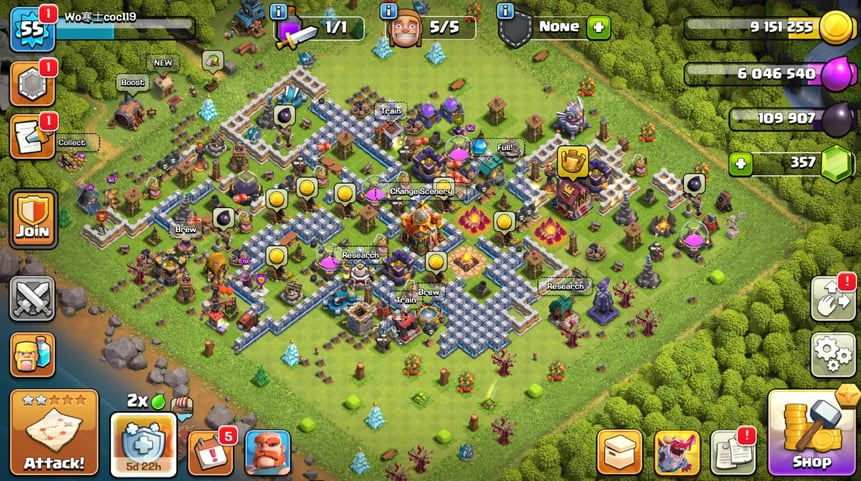The height and width of the screenshot is (481, 861).
Task: Open the crossed swords button
Action: [x=32, y=298]
